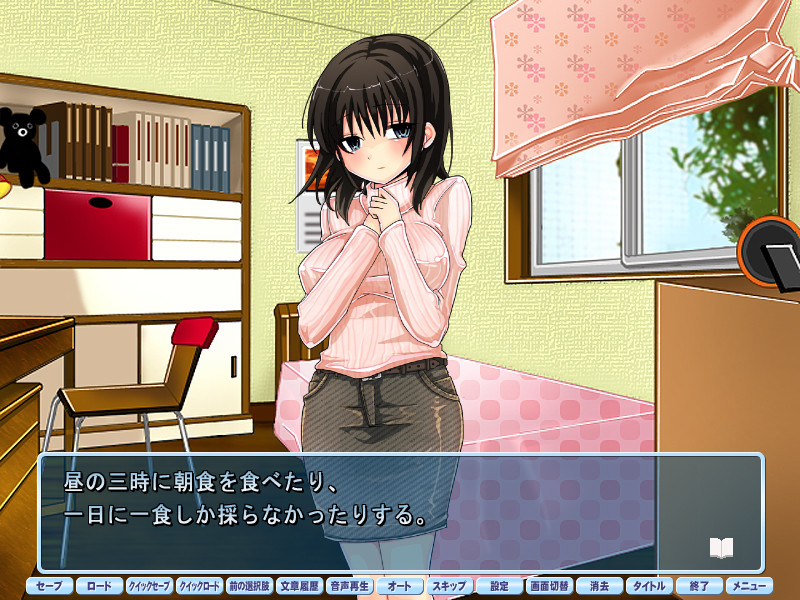Activate クイックセーブ (Quick Save)
Image resolution: width=800 pixels, height=600 pixels.
point(149,586)
